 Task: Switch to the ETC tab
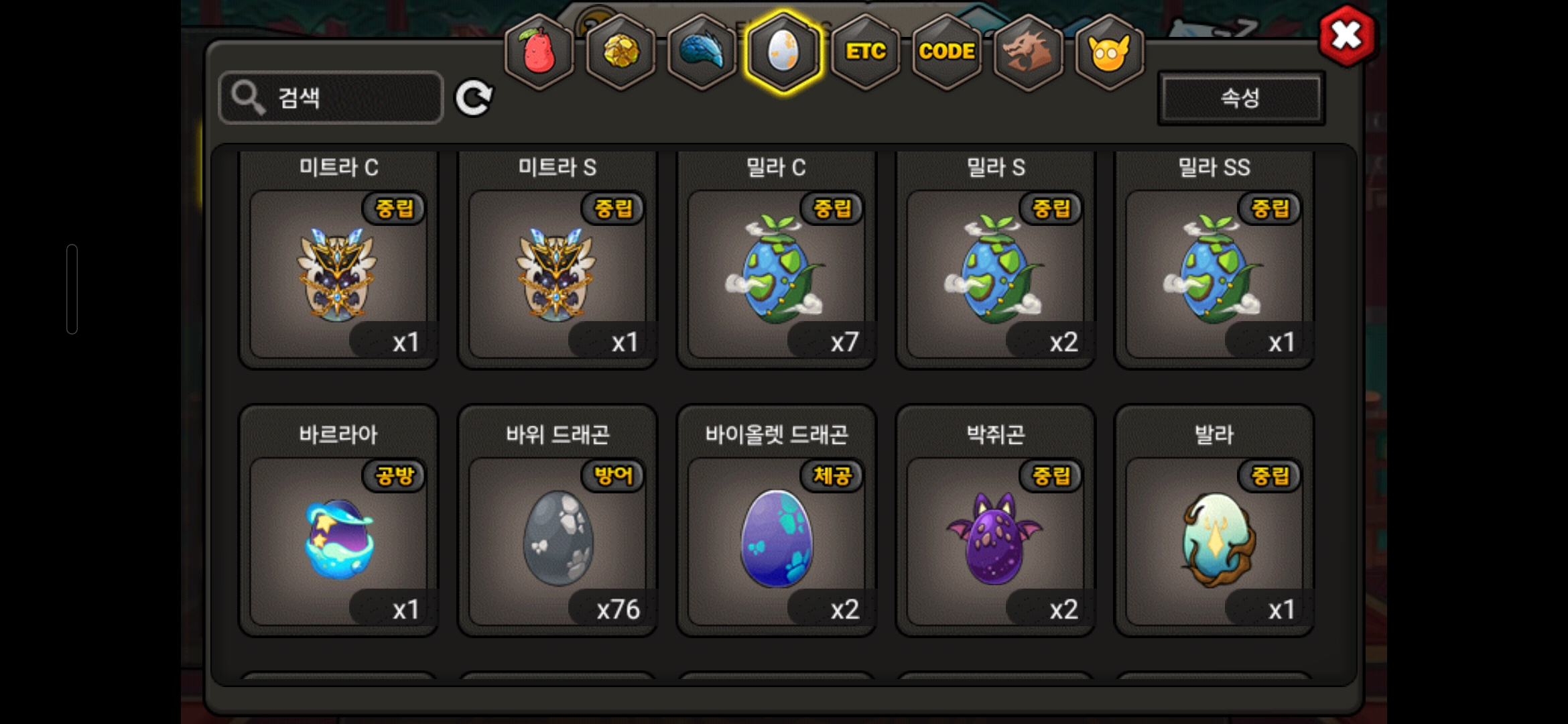pos(865,52)
